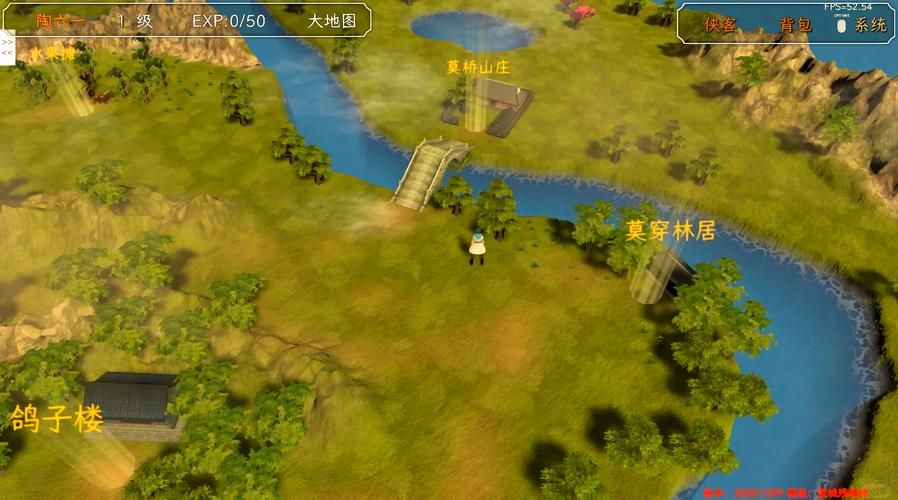Select the 莫穿林居 location label
The height and width of the screenshot is (500, 898).
pyautogui.click(x=670, y=231)
